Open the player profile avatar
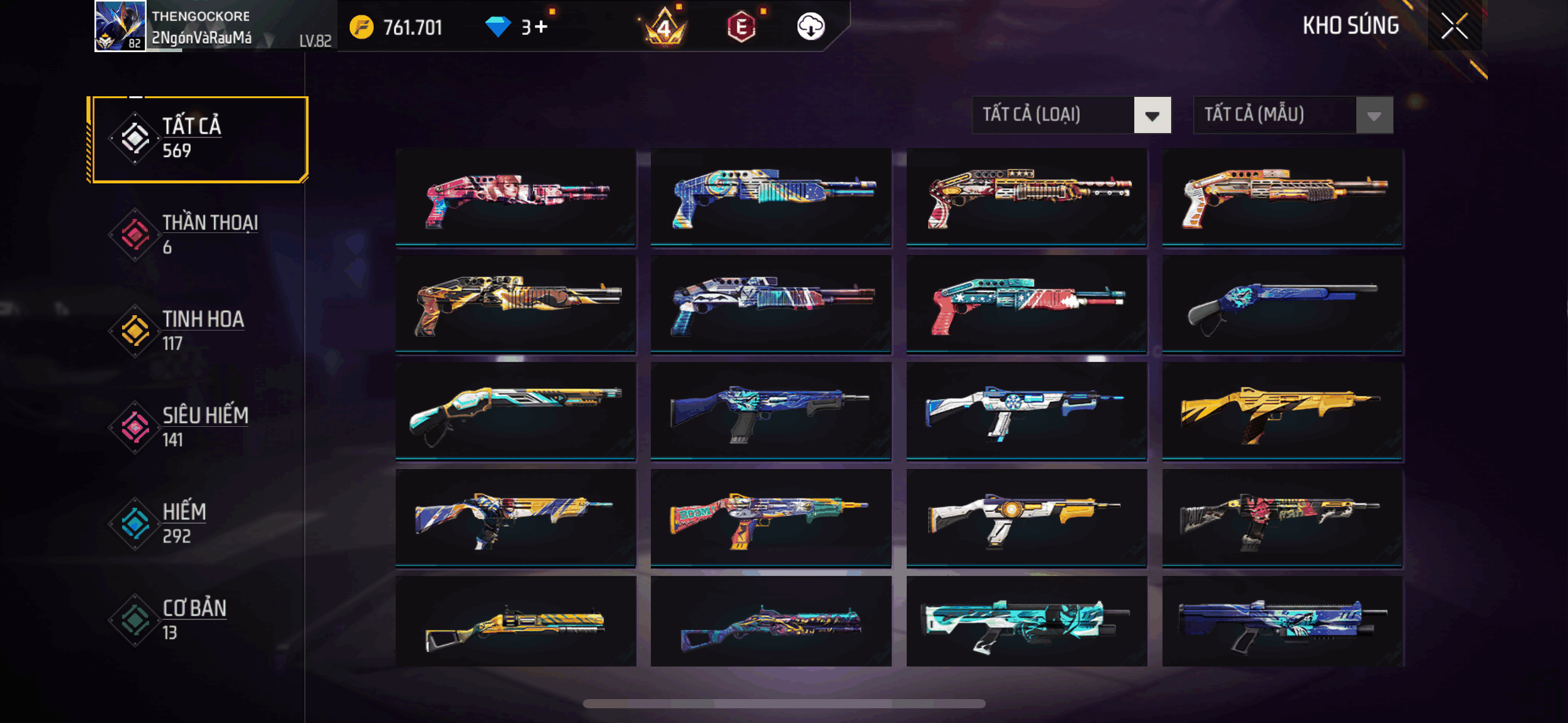The image size is (1568, 723). pos(120,26)
